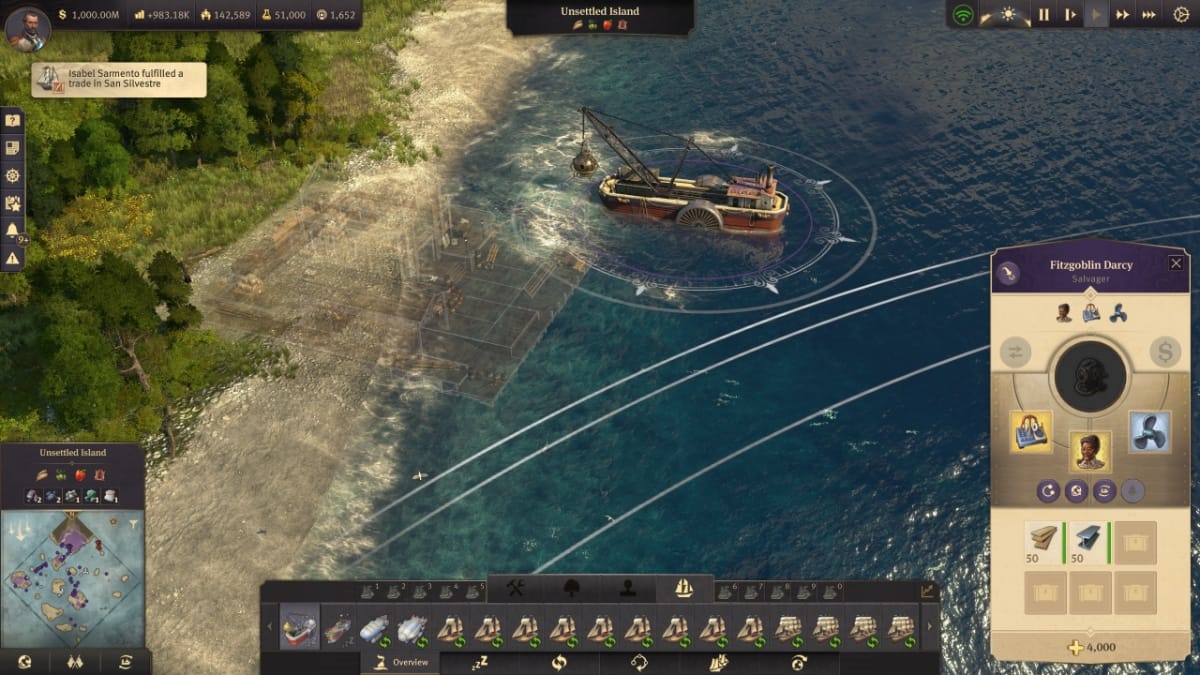Click the propeller item socket
This screenshot has width=1200, height=675.
pyautogui.click(x=1149, y=432)
